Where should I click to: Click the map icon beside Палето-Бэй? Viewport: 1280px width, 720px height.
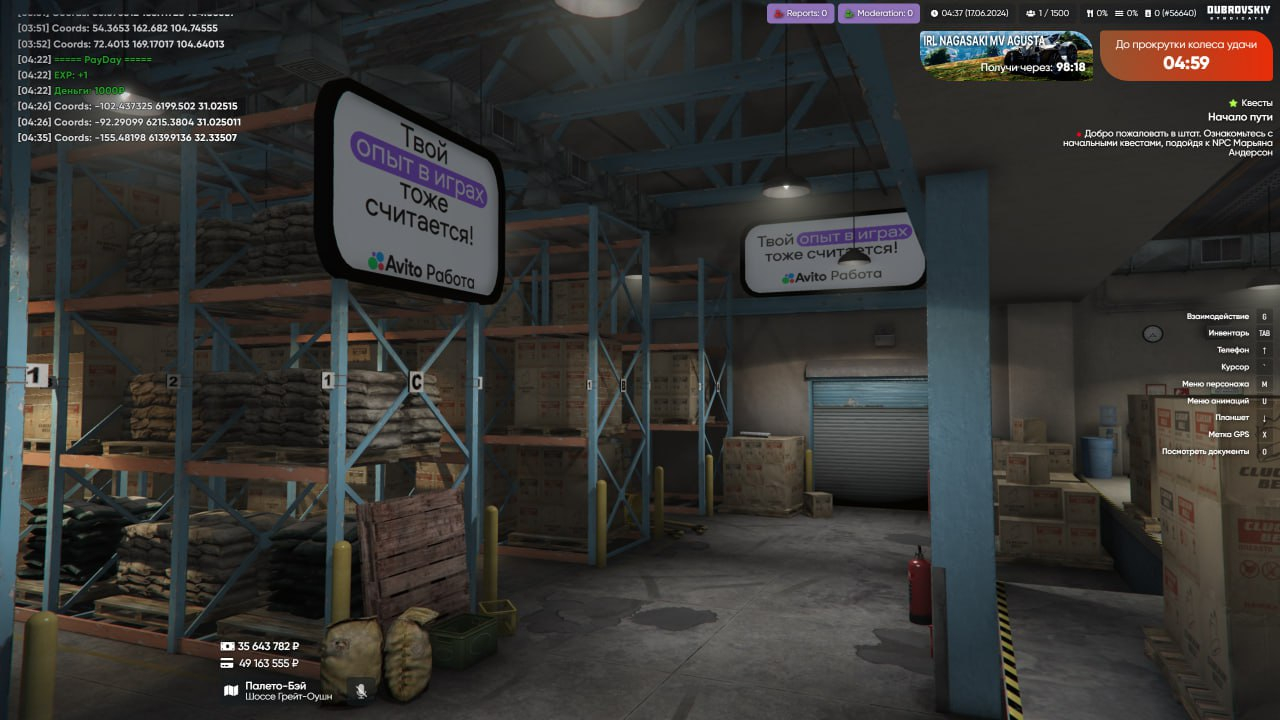(231, 690)
